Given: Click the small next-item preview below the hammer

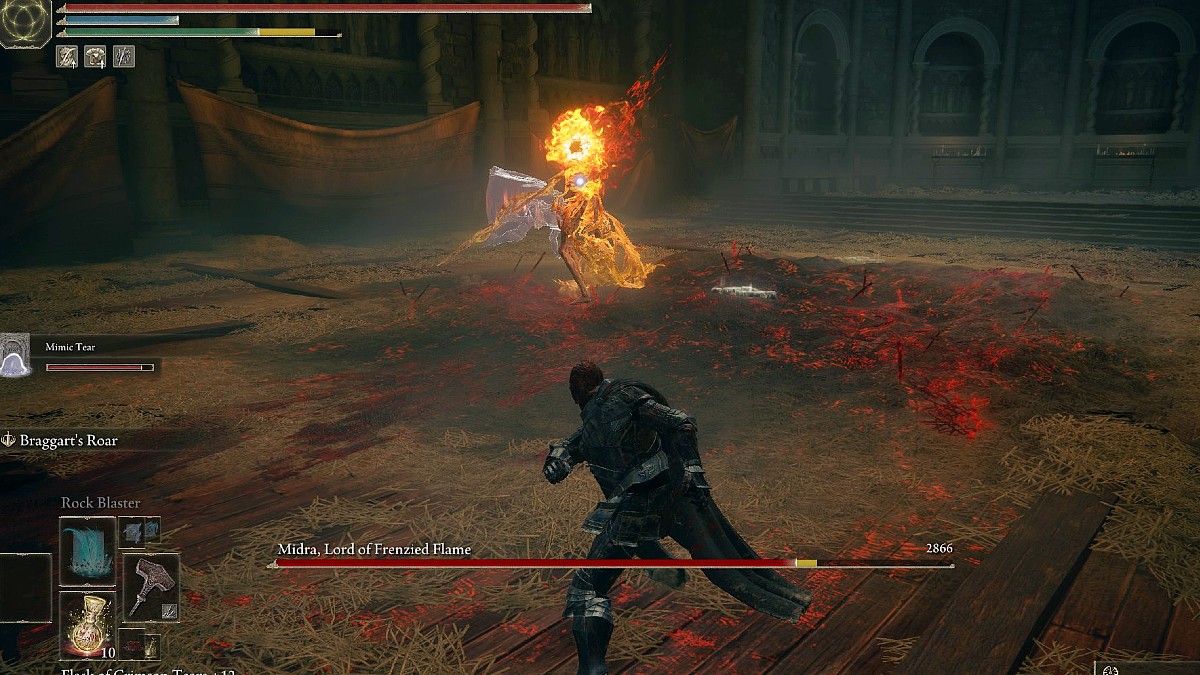Looking at the screenshot, I should pos(139,645).
